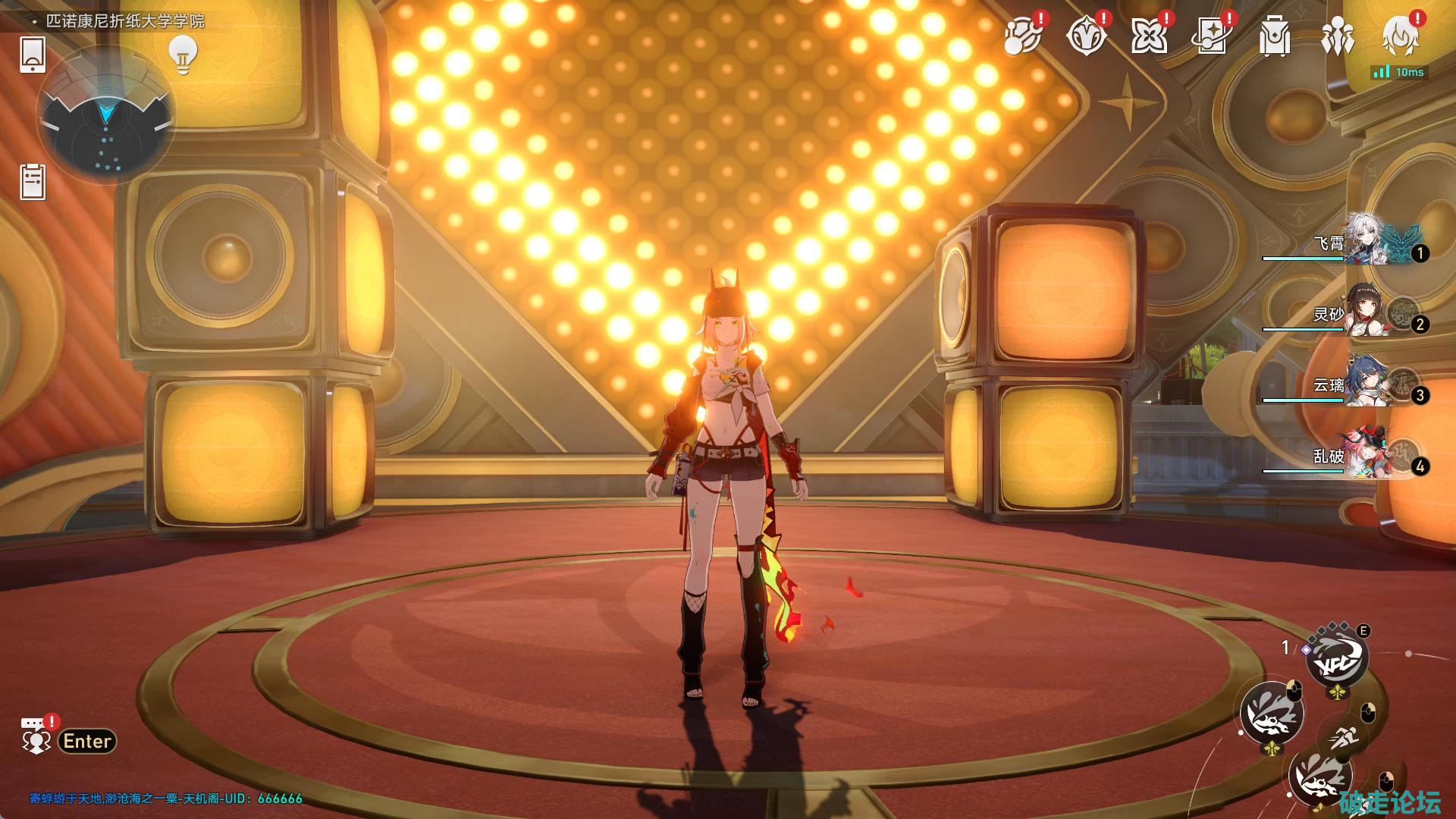Open the mission clipboard log
The width and height of the screenshot is (1456, 819).
[x=33, y=182]
